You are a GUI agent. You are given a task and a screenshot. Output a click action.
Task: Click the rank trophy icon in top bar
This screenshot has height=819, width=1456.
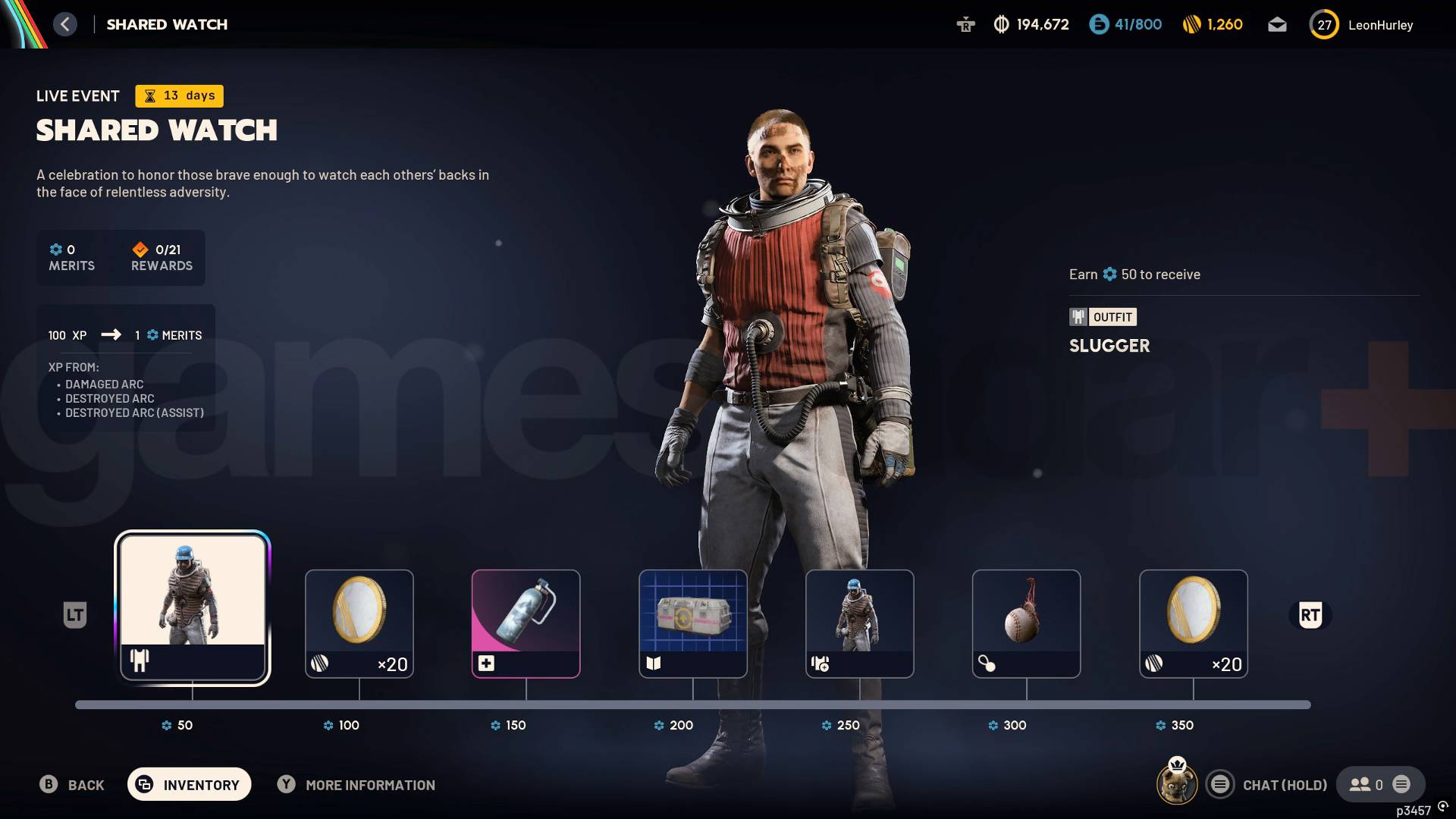click(x=966, y=24)
